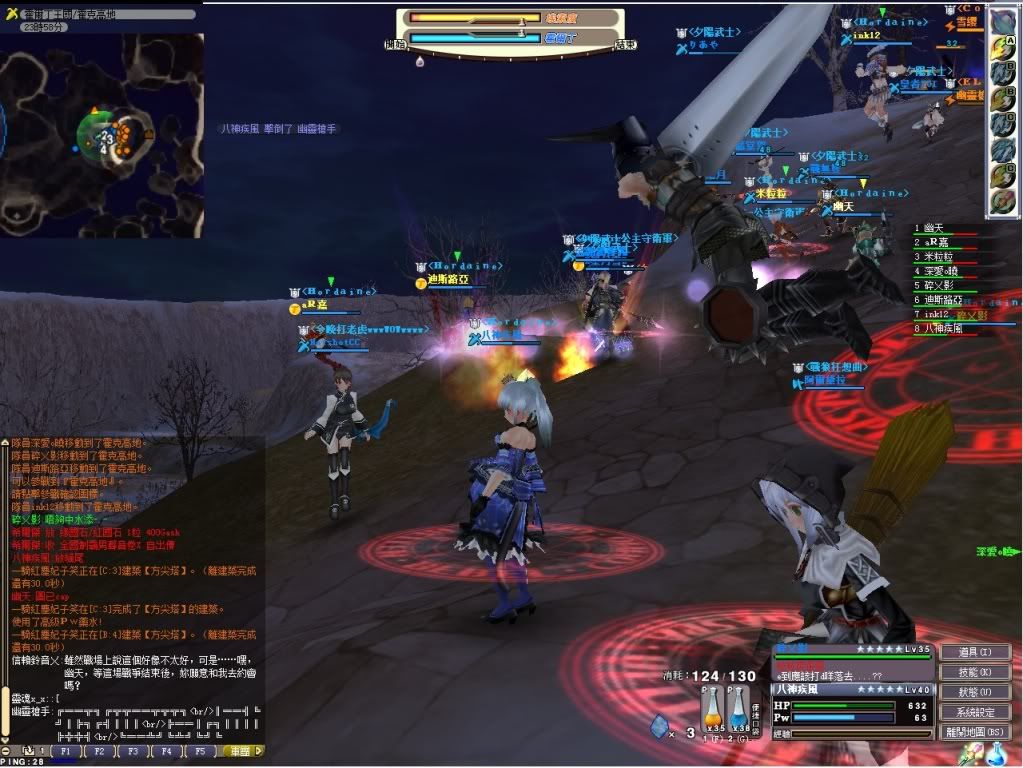The width and height of the screenshot is (1023, 768).
Task: Switch to the F5 hotkey tab
Action: (198, 750)
